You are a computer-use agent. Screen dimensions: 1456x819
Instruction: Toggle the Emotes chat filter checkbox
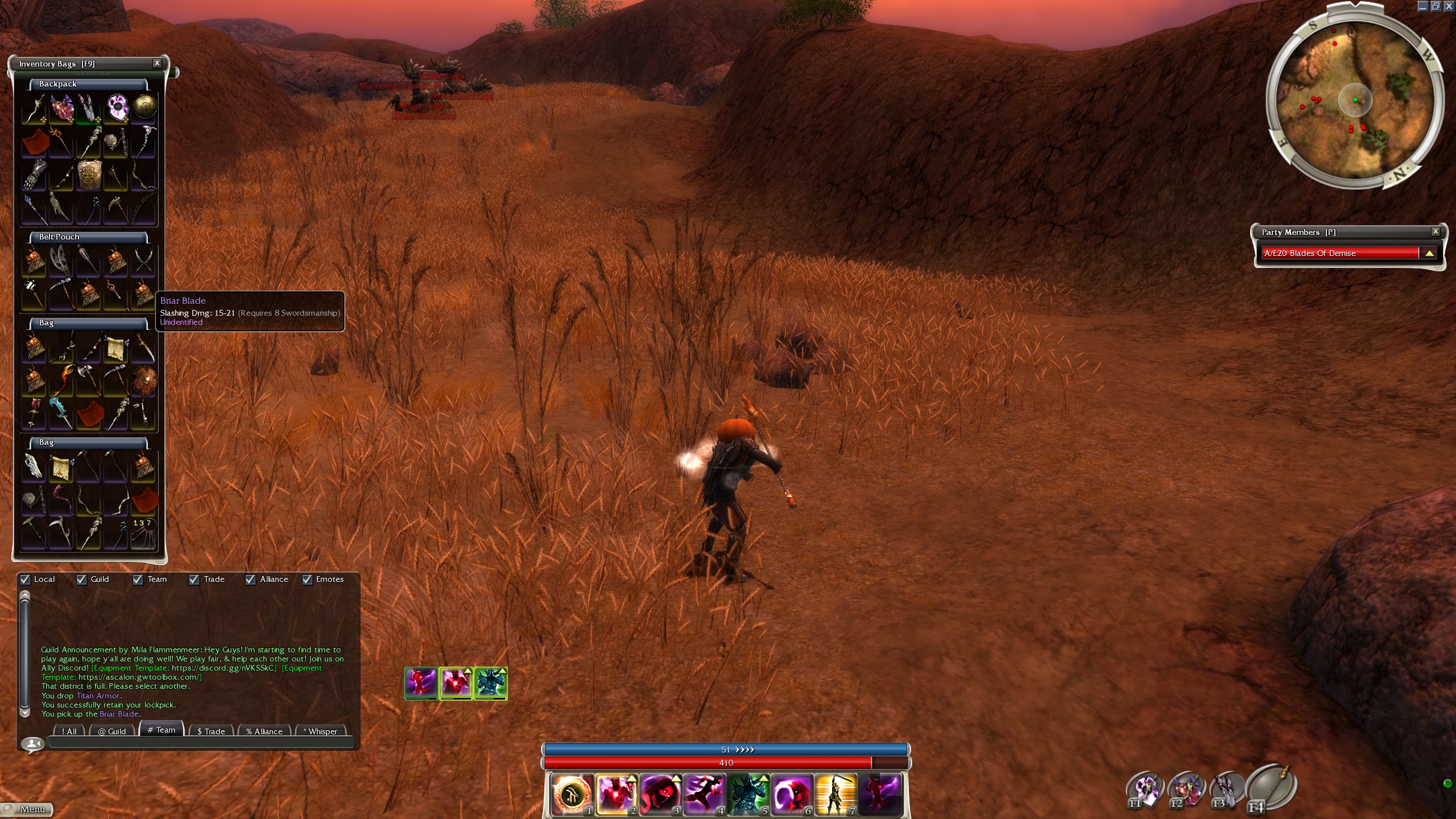pos(307,580)
